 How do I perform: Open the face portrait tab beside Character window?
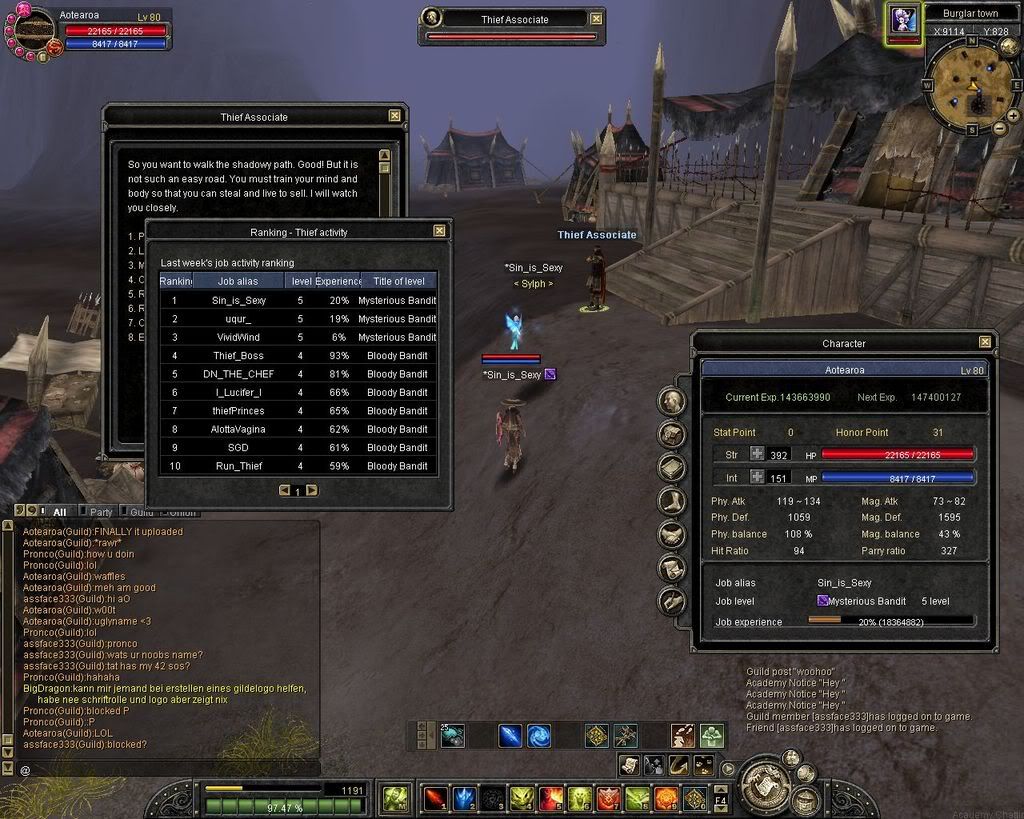tap(672, 402)
